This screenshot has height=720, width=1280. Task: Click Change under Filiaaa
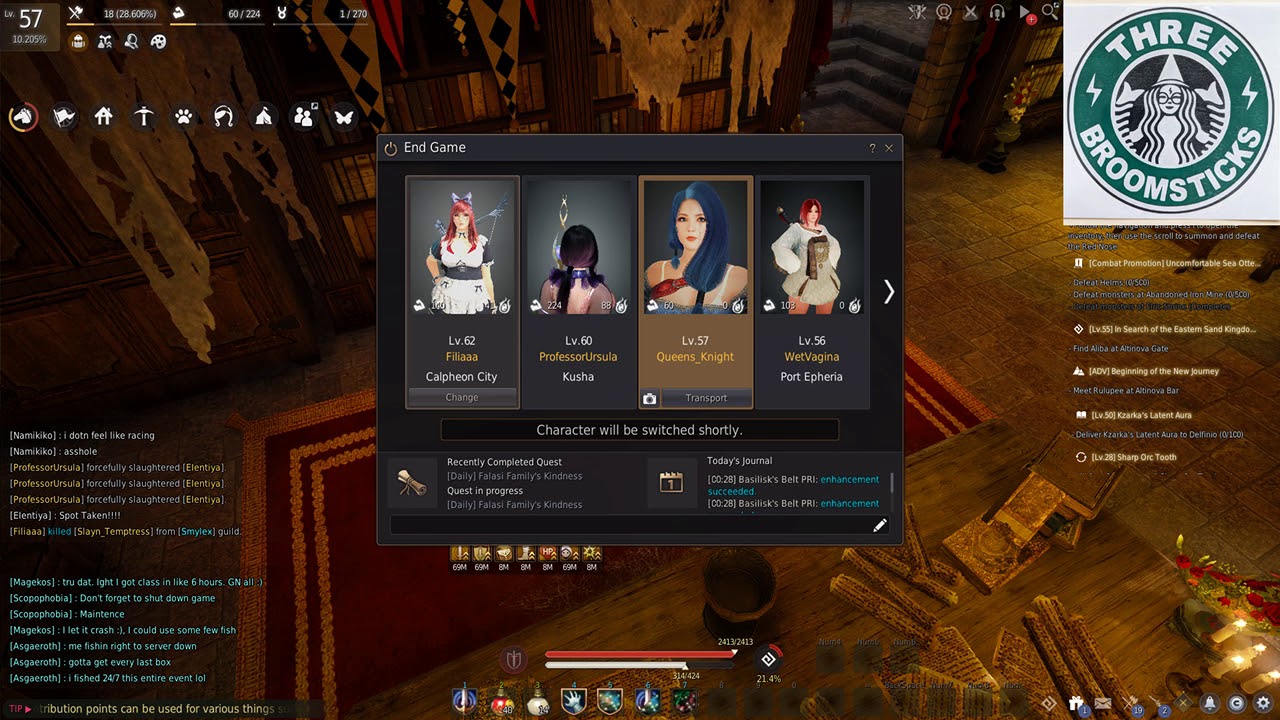click(462, 397)
